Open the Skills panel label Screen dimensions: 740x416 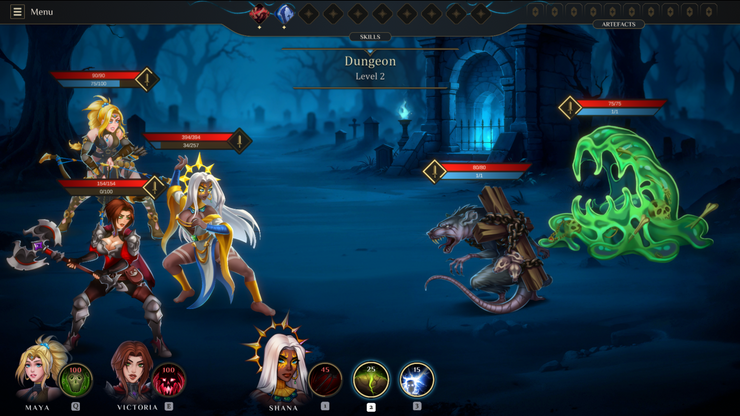(x=370, y=37)
